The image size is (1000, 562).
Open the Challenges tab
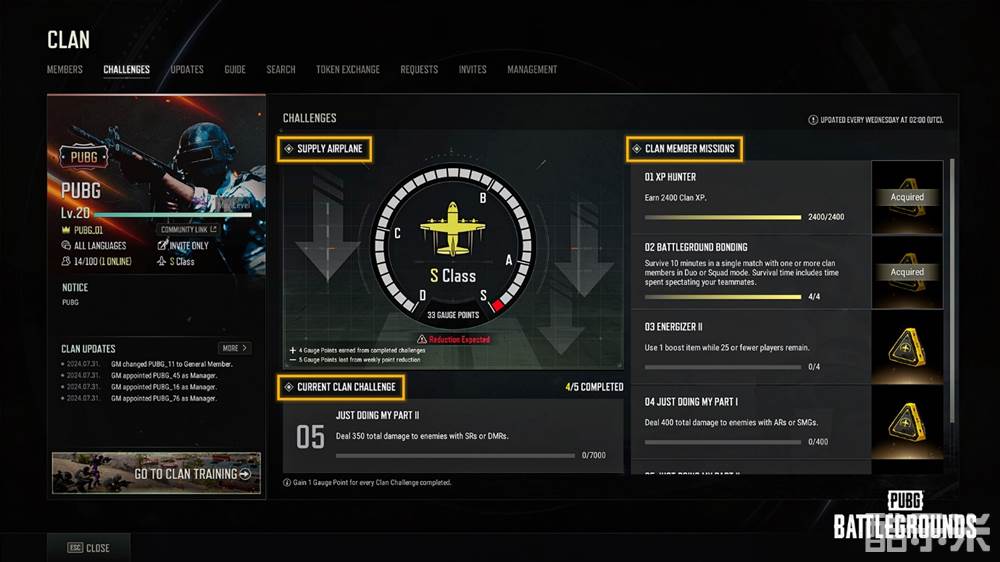point(126,70)
